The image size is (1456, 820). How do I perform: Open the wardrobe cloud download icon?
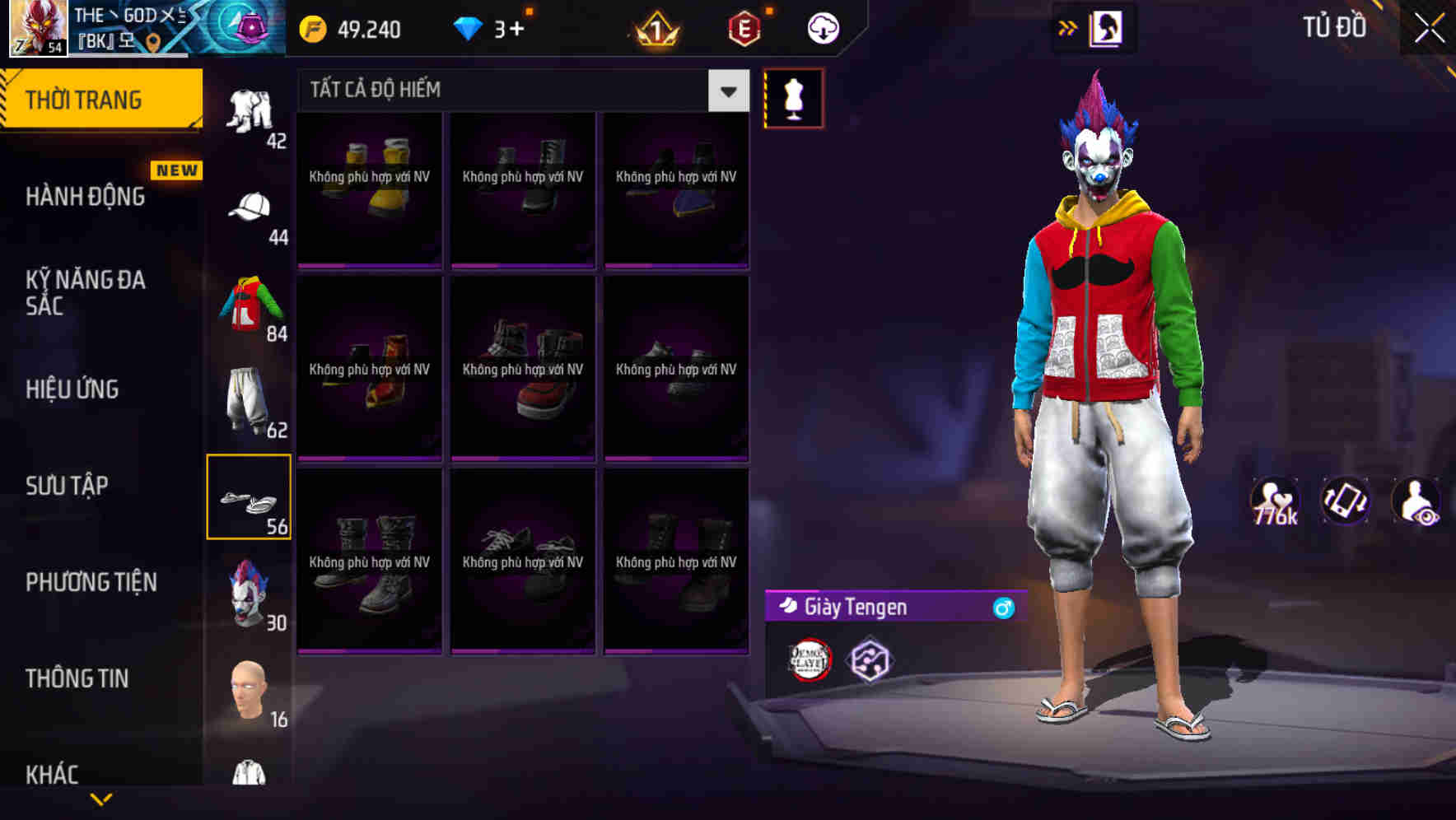click(x=821, y=27)
